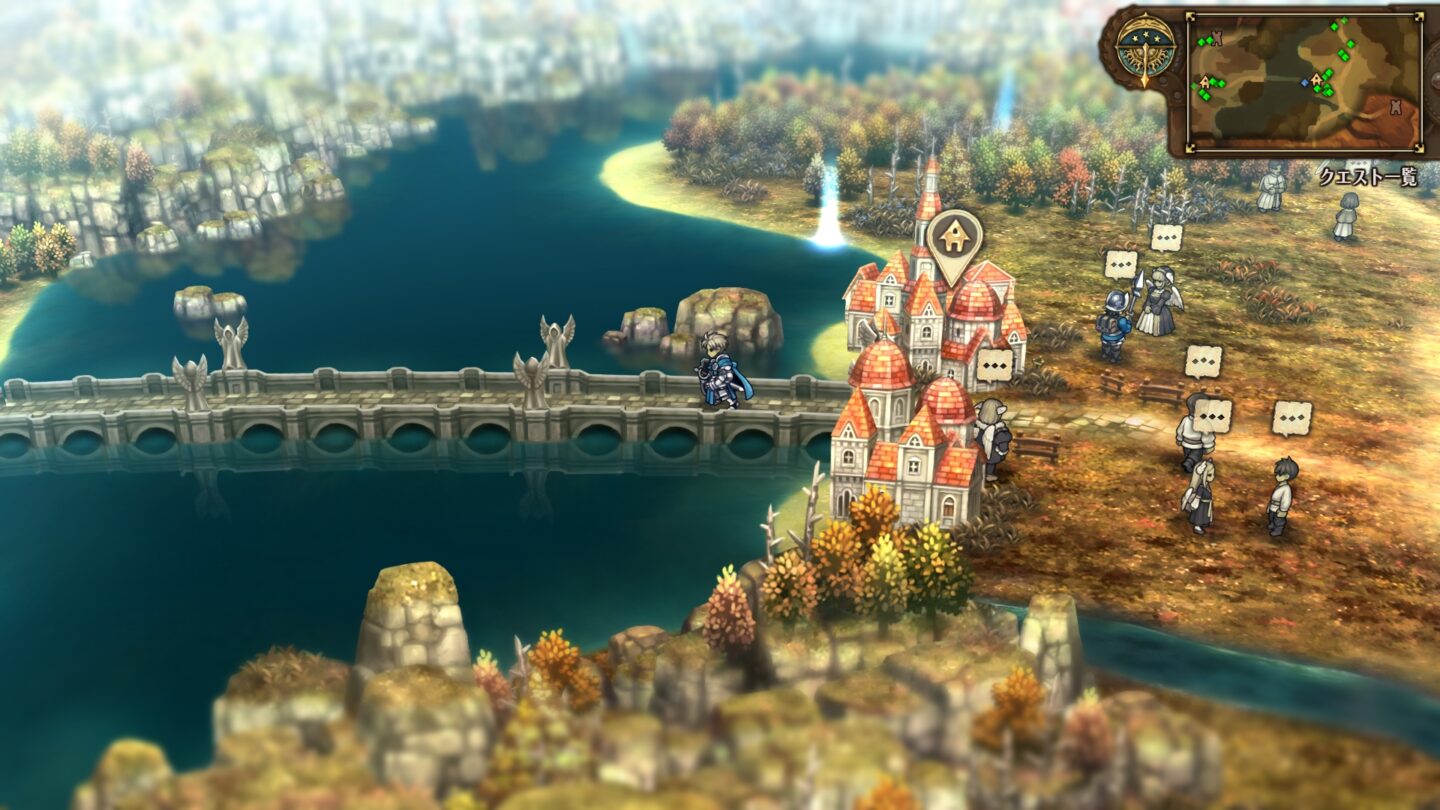Click the fortress icon on the minimap's upper left
The width and height of the screenshot is (1440, 810).
click(1217, 37)
